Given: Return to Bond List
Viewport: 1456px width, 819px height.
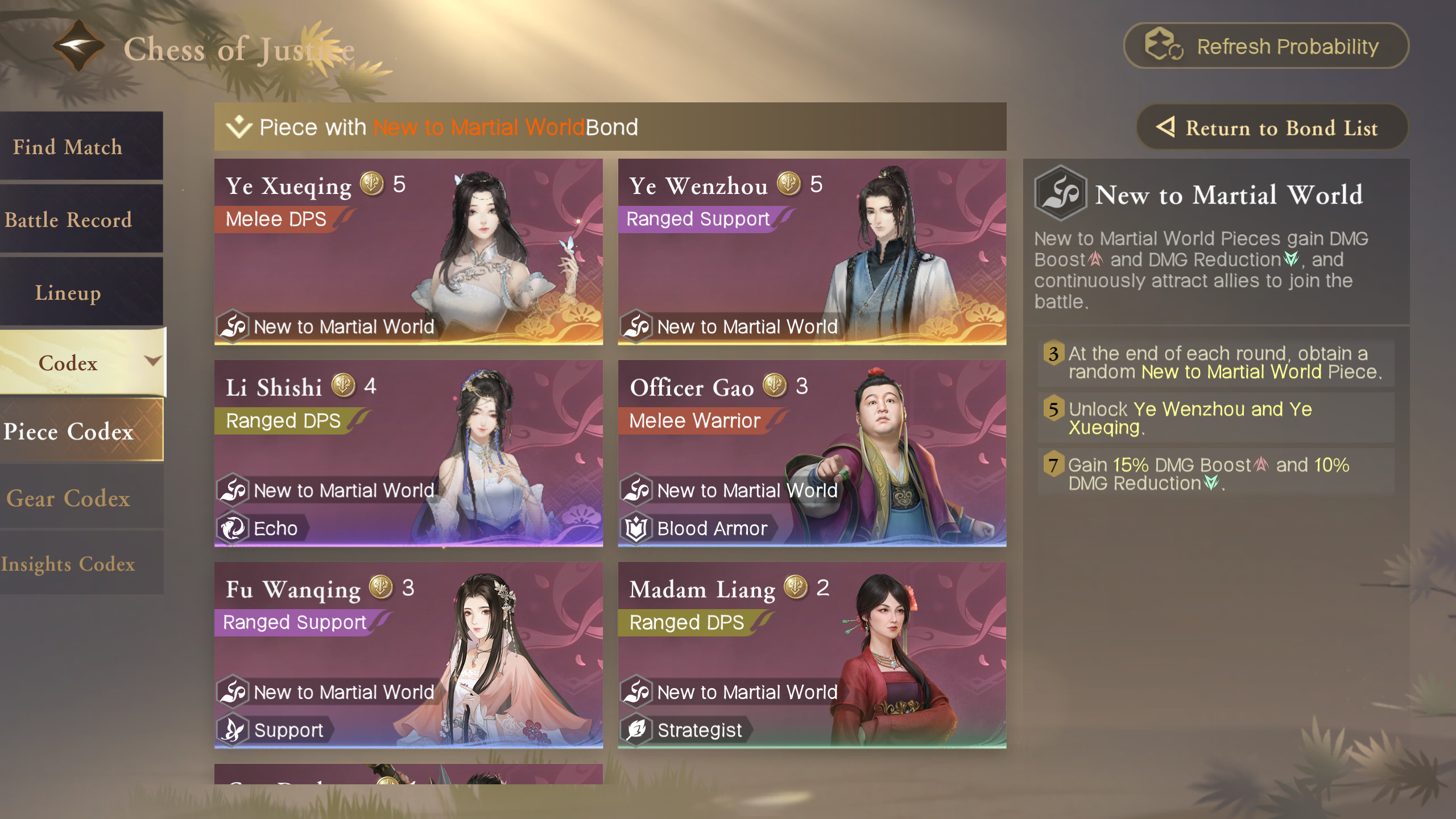Looking at the screenshot, I should tap(1272, 127).
